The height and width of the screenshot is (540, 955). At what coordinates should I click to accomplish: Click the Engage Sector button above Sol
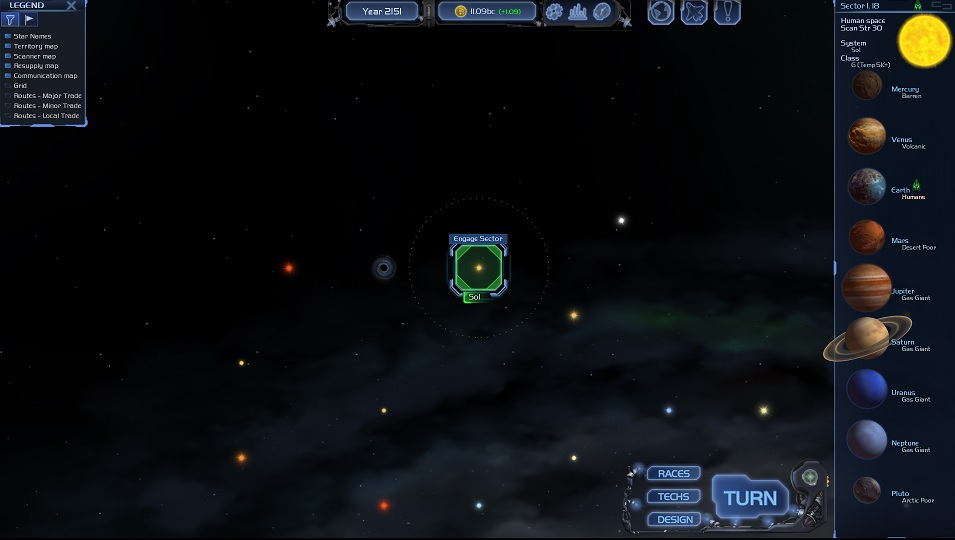pos(478,239)
